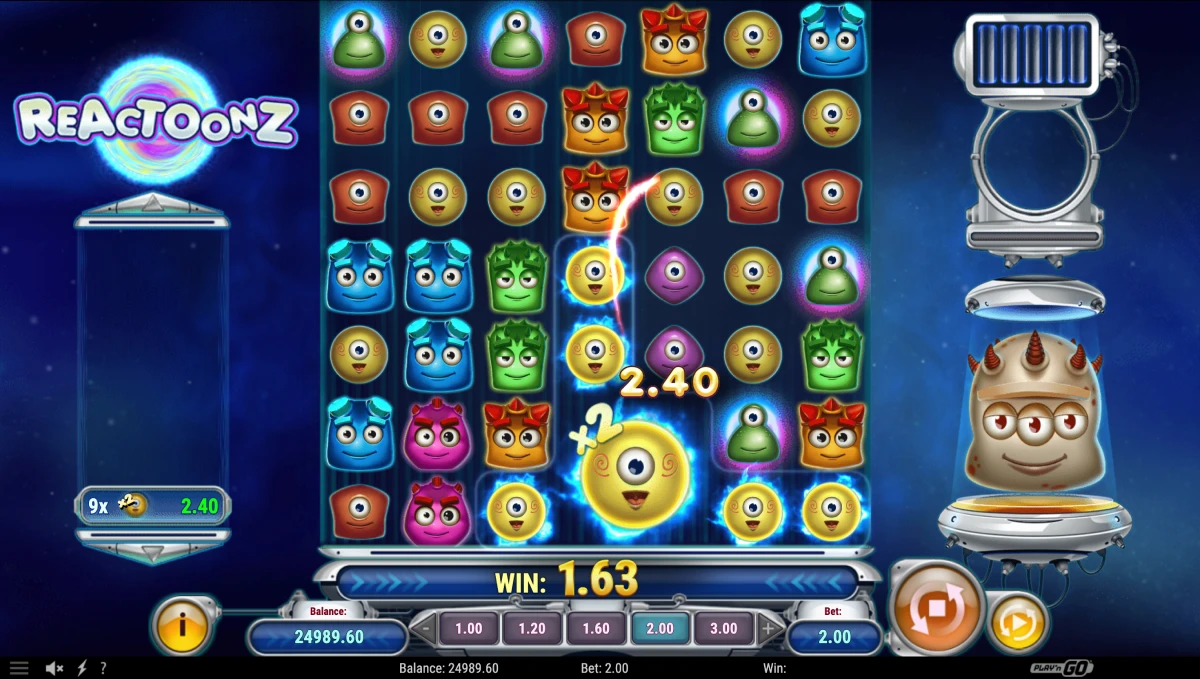Screen dimensions: 1200x679
Task: Choose the 1.20 bet value
Action: (532, 629)
